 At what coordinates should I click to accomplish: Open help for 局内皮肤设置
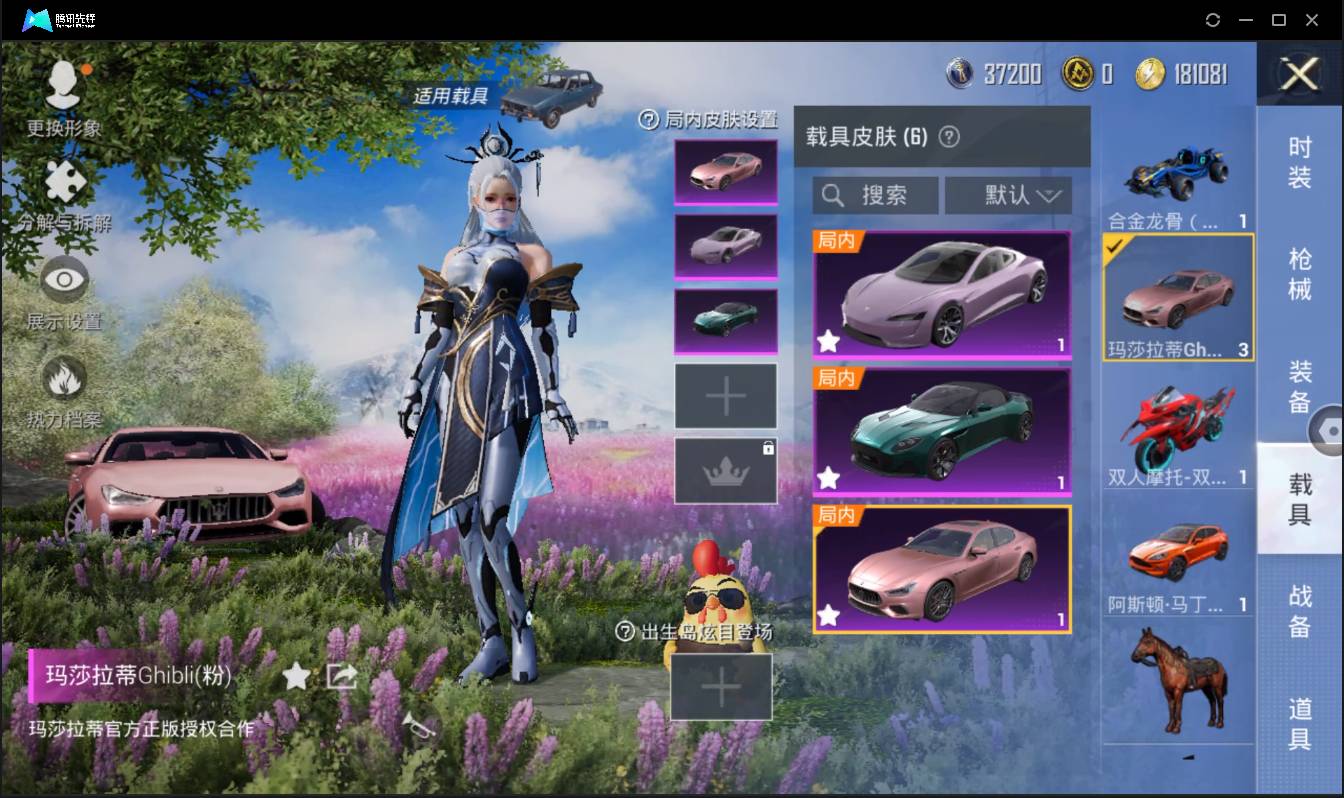click(x=652, y=121)
